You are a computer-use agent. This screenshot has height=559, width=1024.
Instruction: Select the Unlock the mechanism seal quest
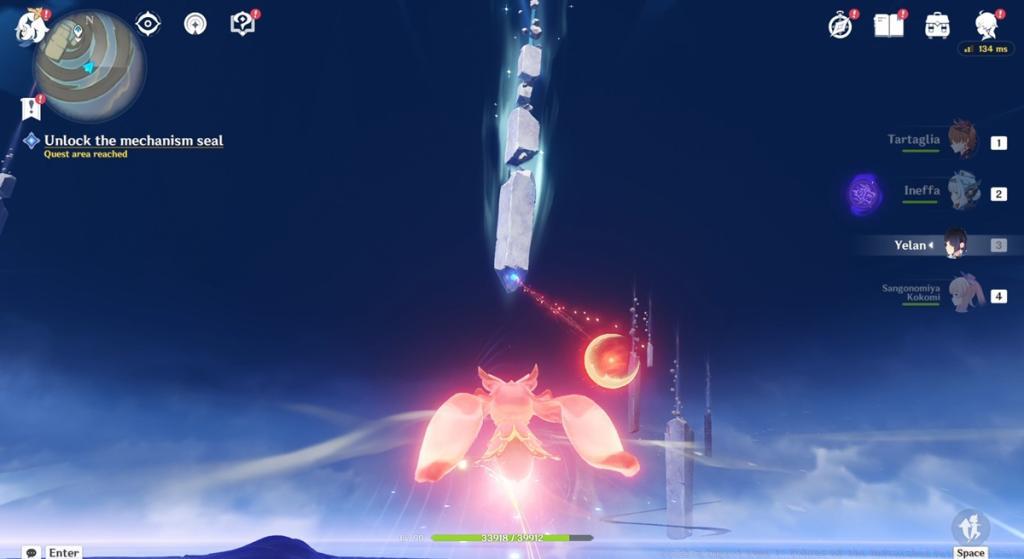[133, 141]
